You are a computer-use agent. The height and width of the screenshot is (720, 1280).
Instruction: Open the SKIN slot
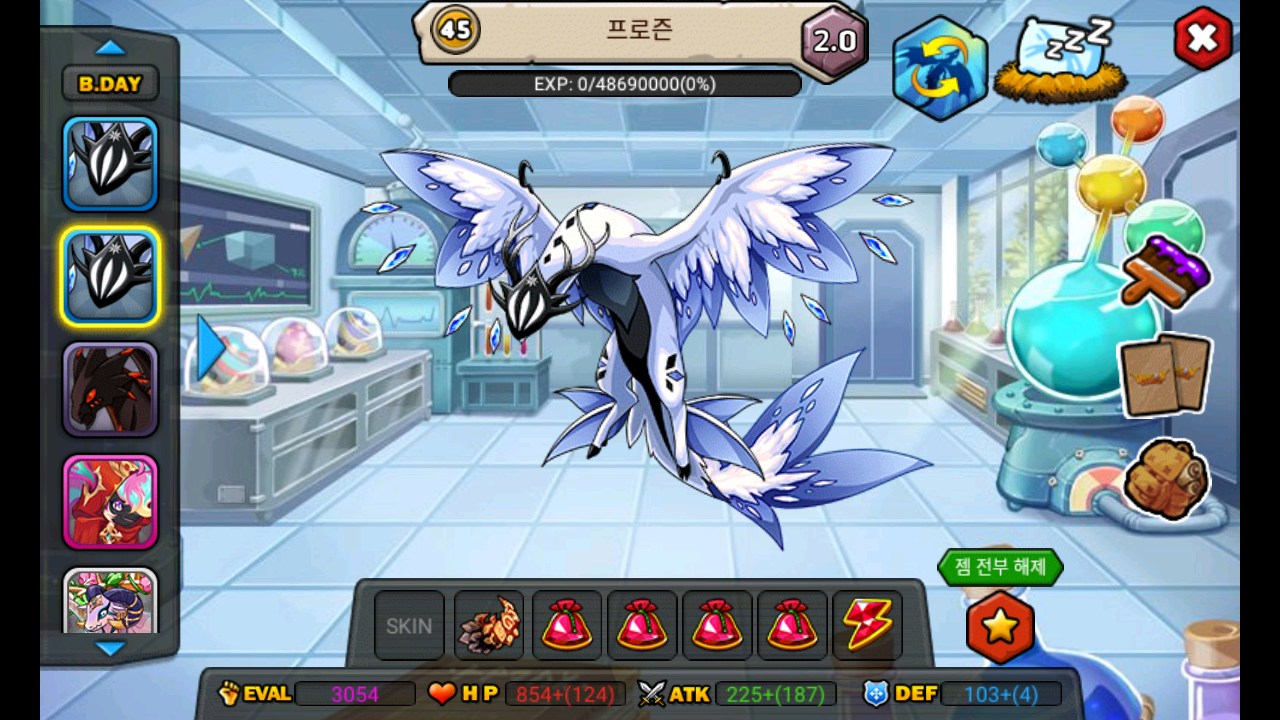click(409, 626)
